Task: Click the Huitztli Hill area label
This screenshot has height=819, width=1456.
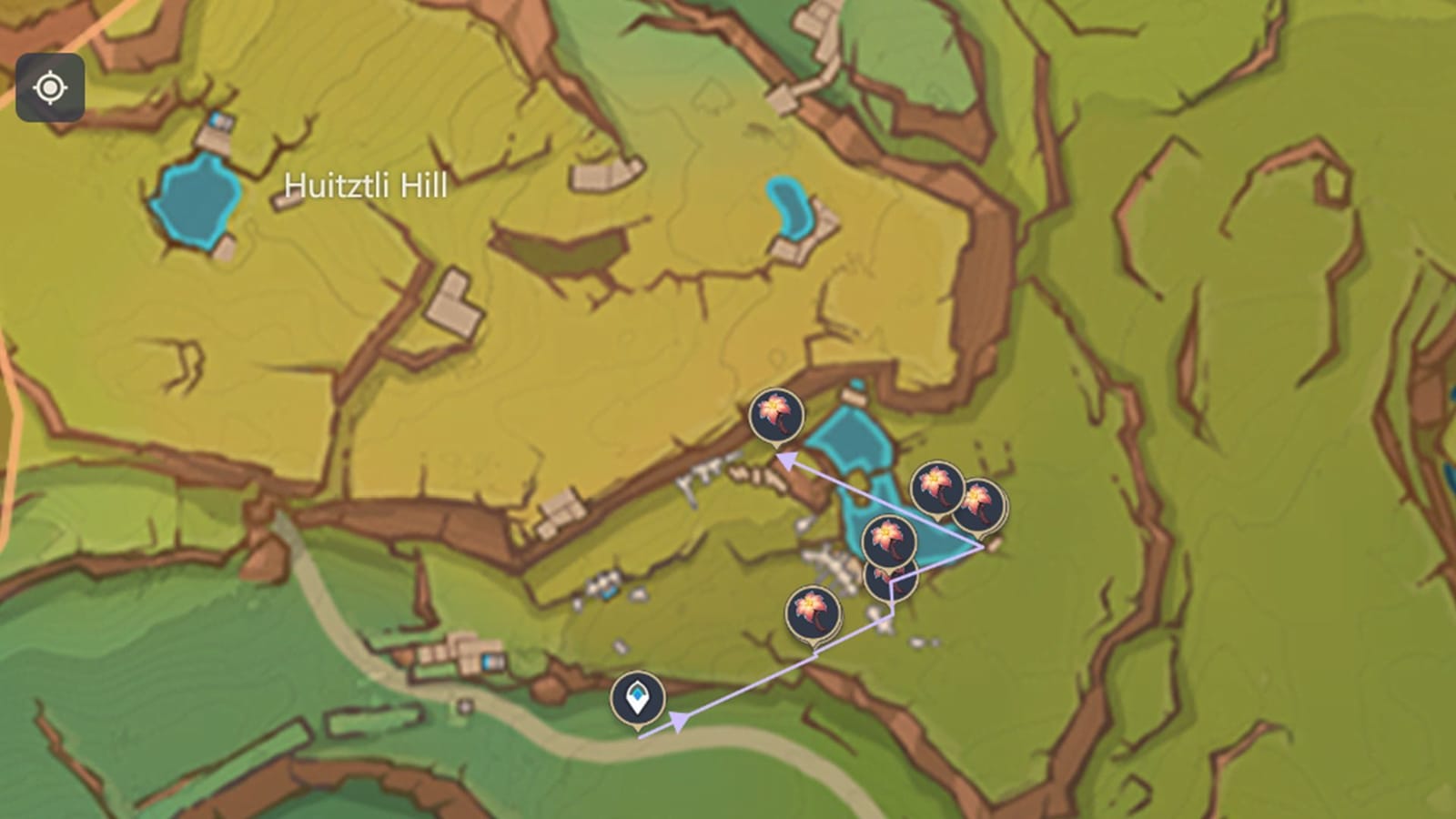Action: [365, 187]
